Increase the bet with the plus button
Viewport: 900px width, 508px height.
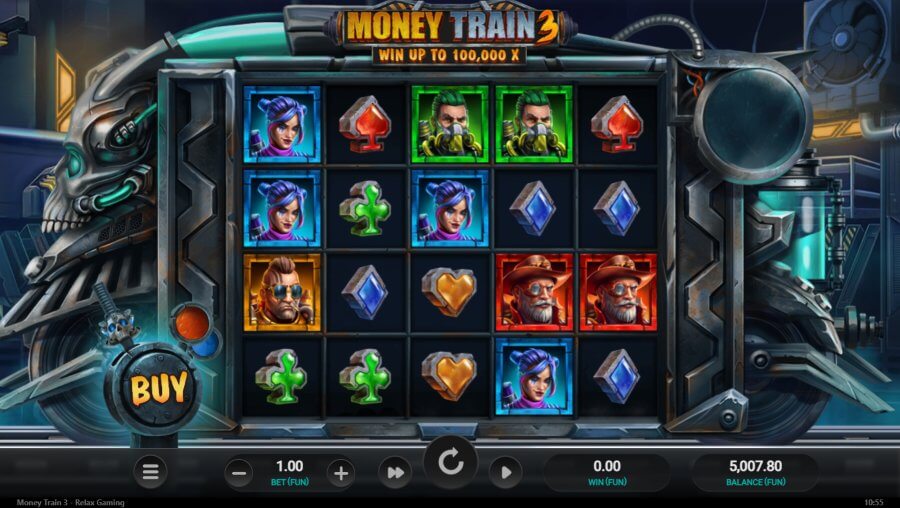coord(341,473)
